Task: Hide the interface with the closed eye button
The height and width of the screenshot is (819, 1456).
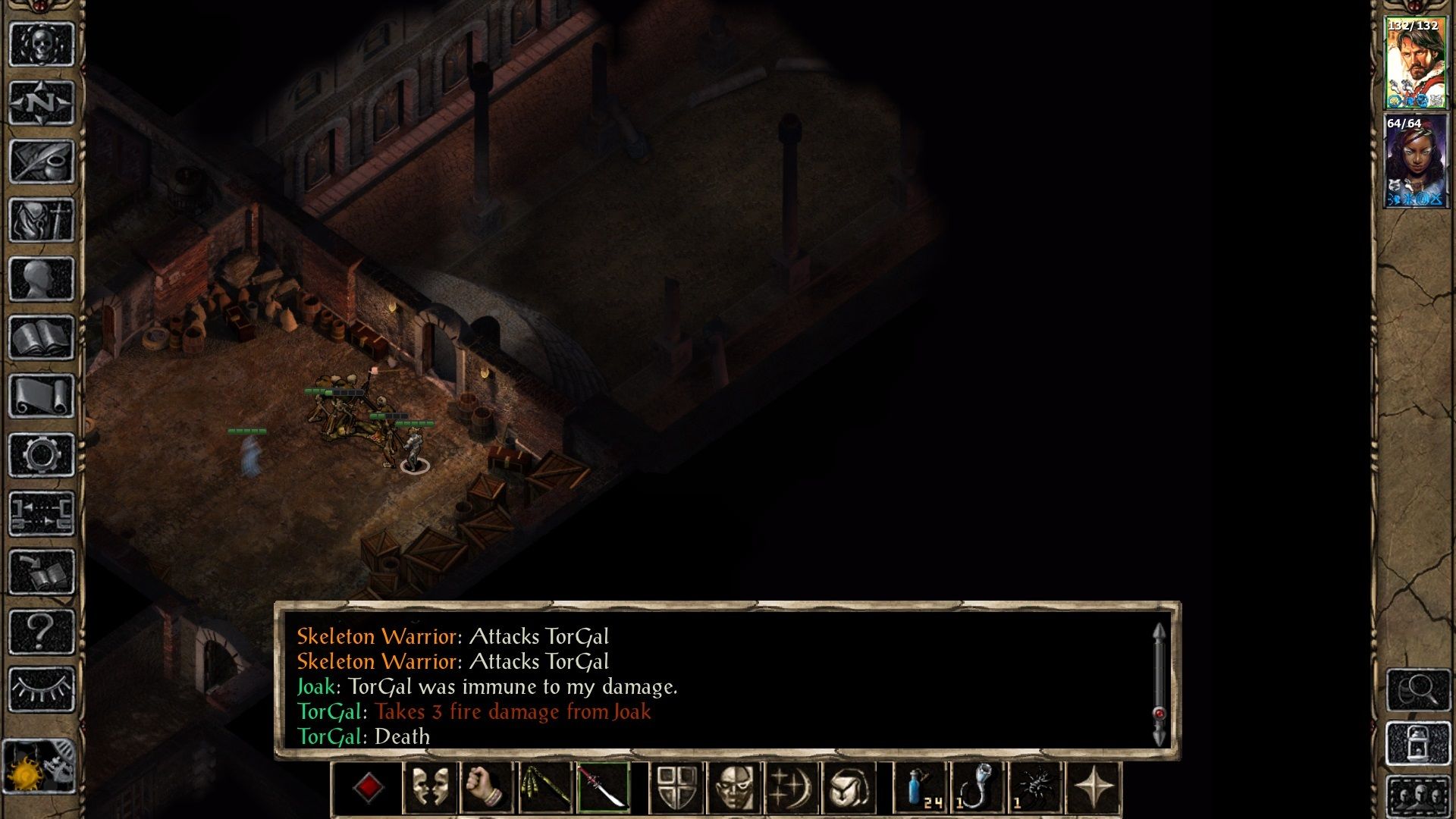Action: (x=42, y=689)
